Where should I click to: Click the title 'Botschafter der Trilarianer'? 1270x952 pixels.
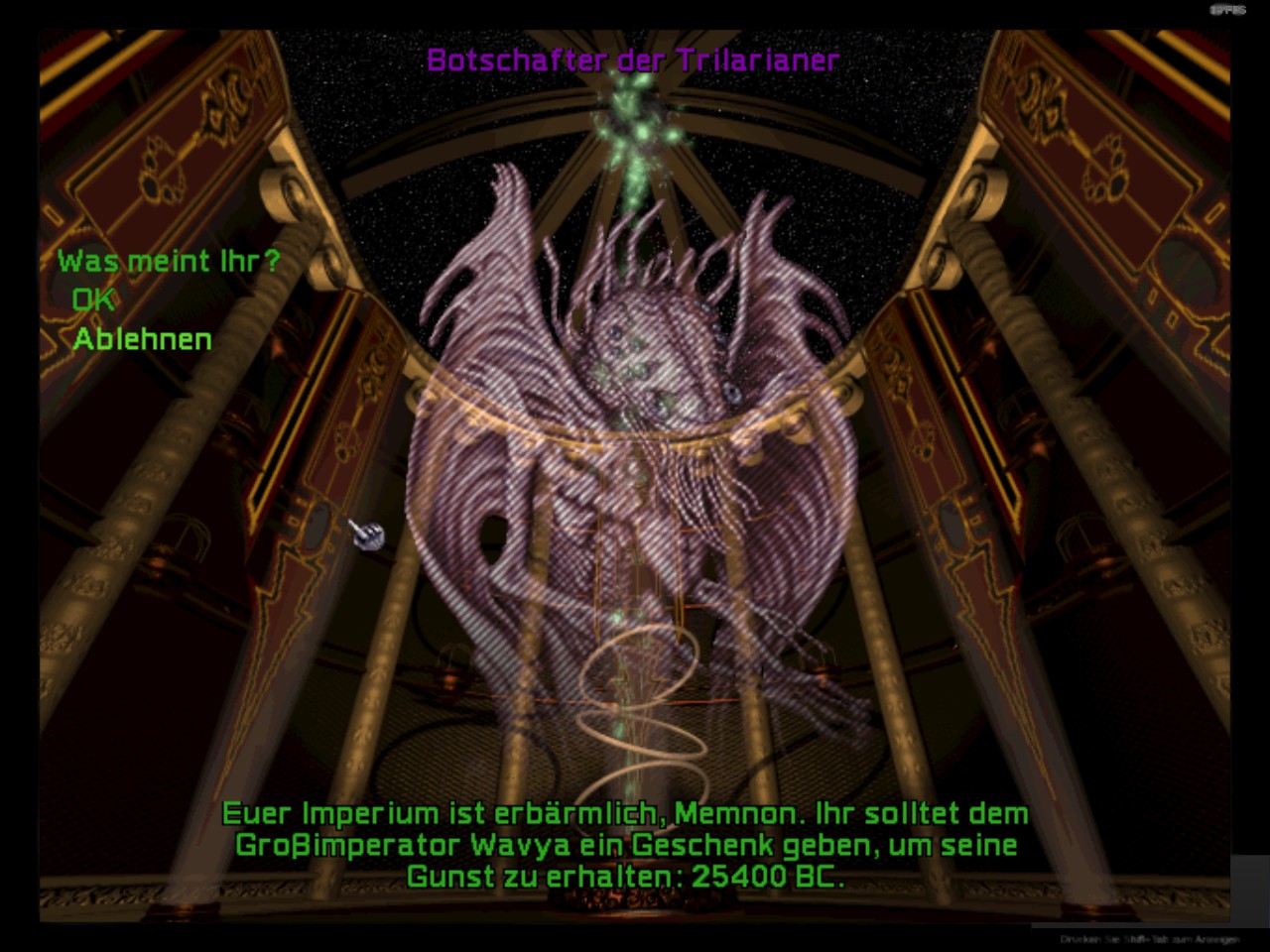point(632,59)
